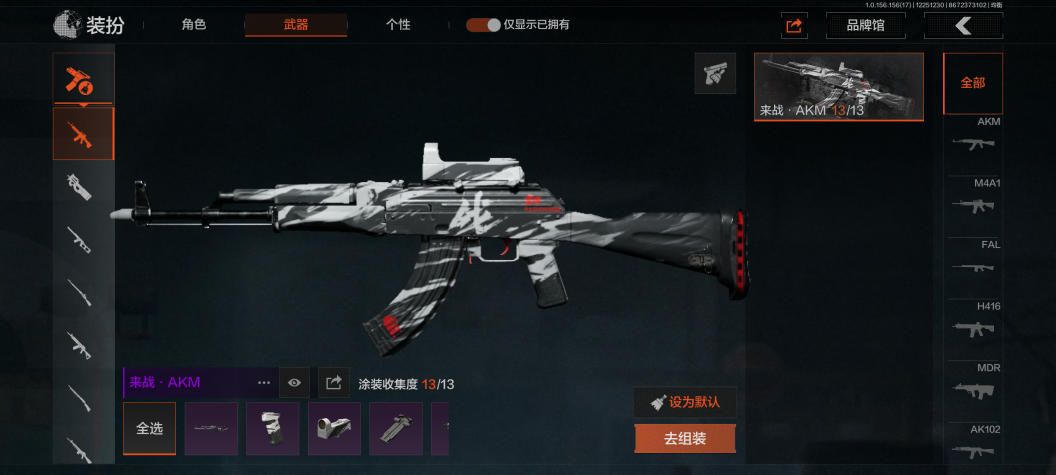Click 设为默认 to set default
This screenshot has height=475, width=1056.
click(x=685, y=402)
